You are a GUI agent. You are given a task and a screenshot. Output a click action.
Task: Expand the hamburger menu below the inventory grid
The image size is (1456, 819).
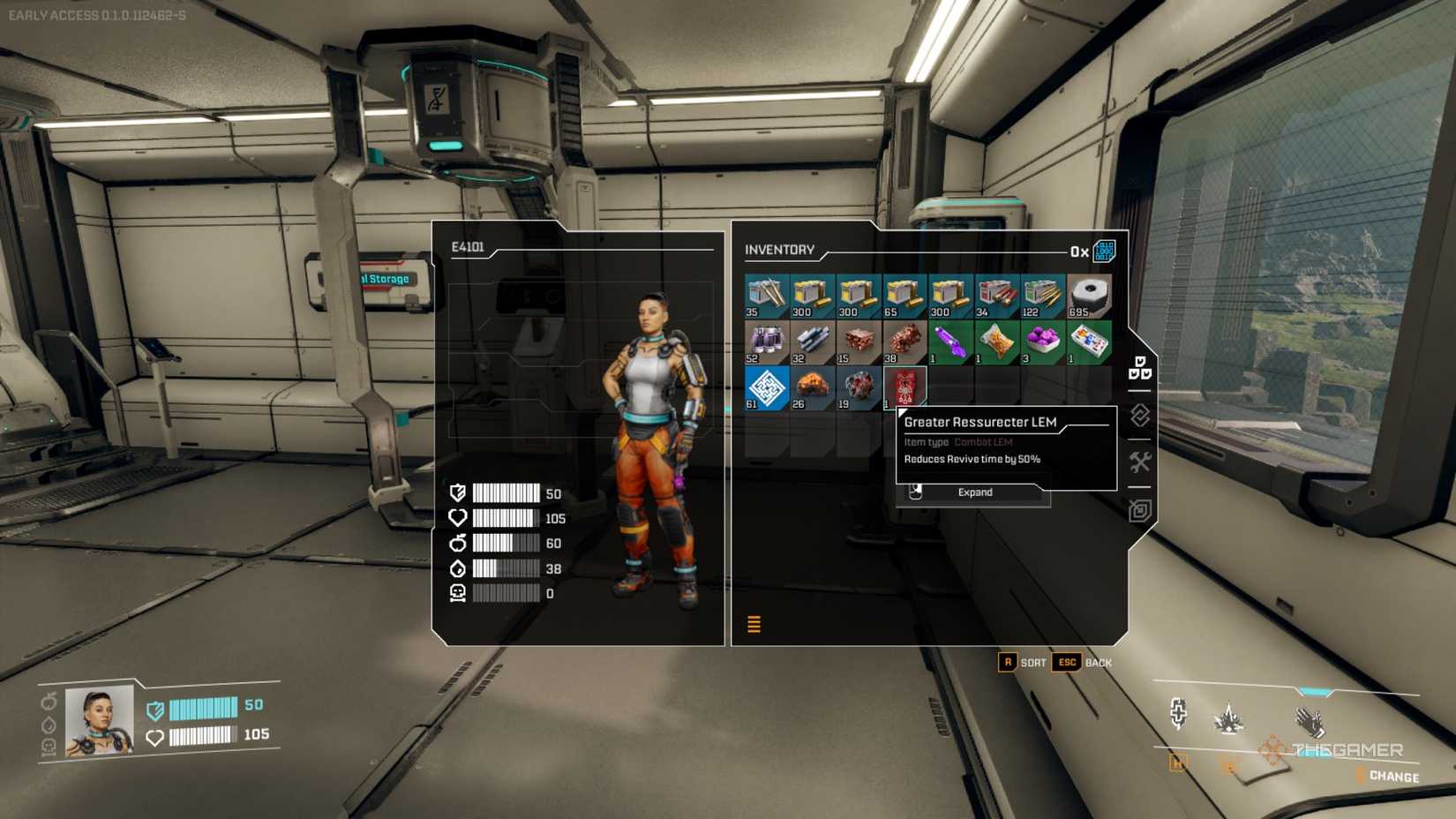tap(755, 623)
